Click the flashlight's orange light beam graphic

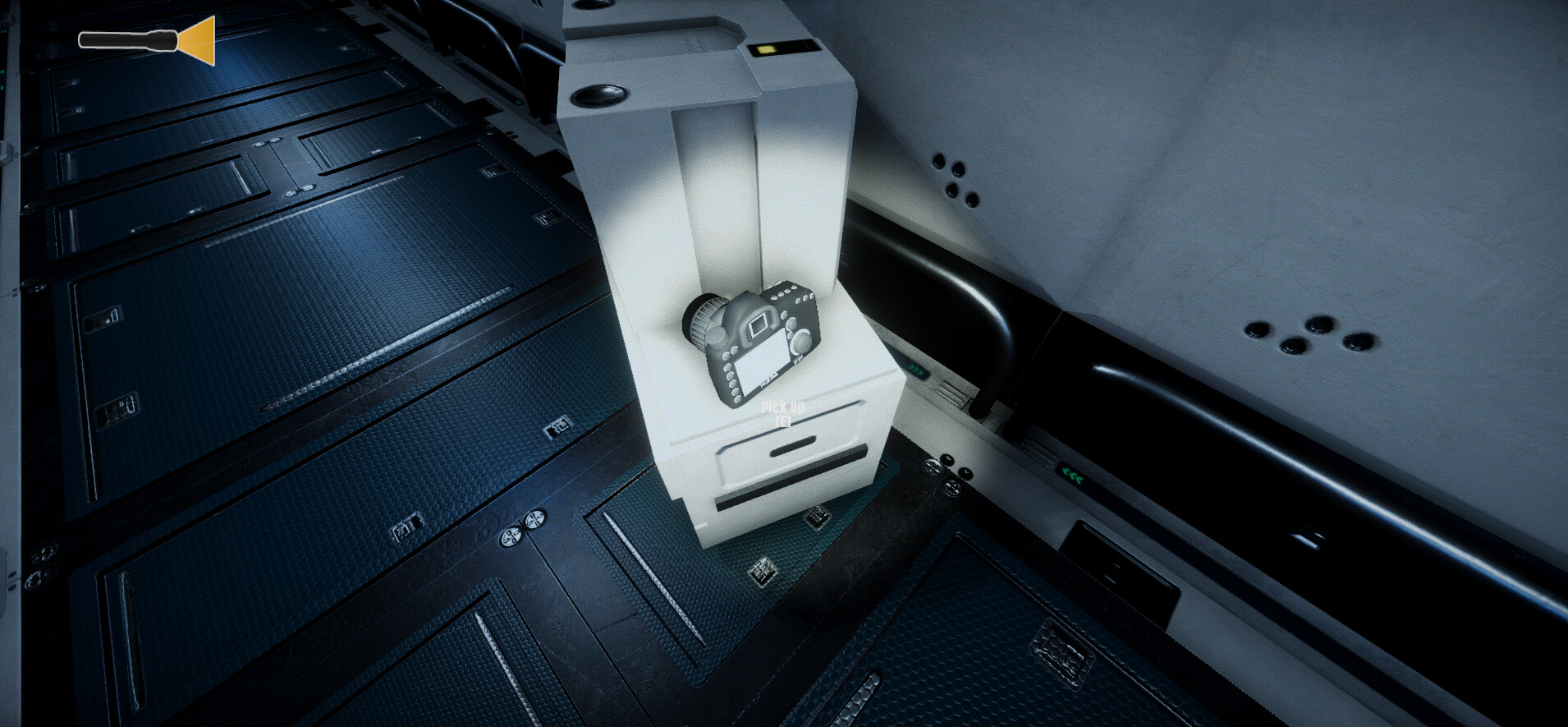tap(195, 40)
